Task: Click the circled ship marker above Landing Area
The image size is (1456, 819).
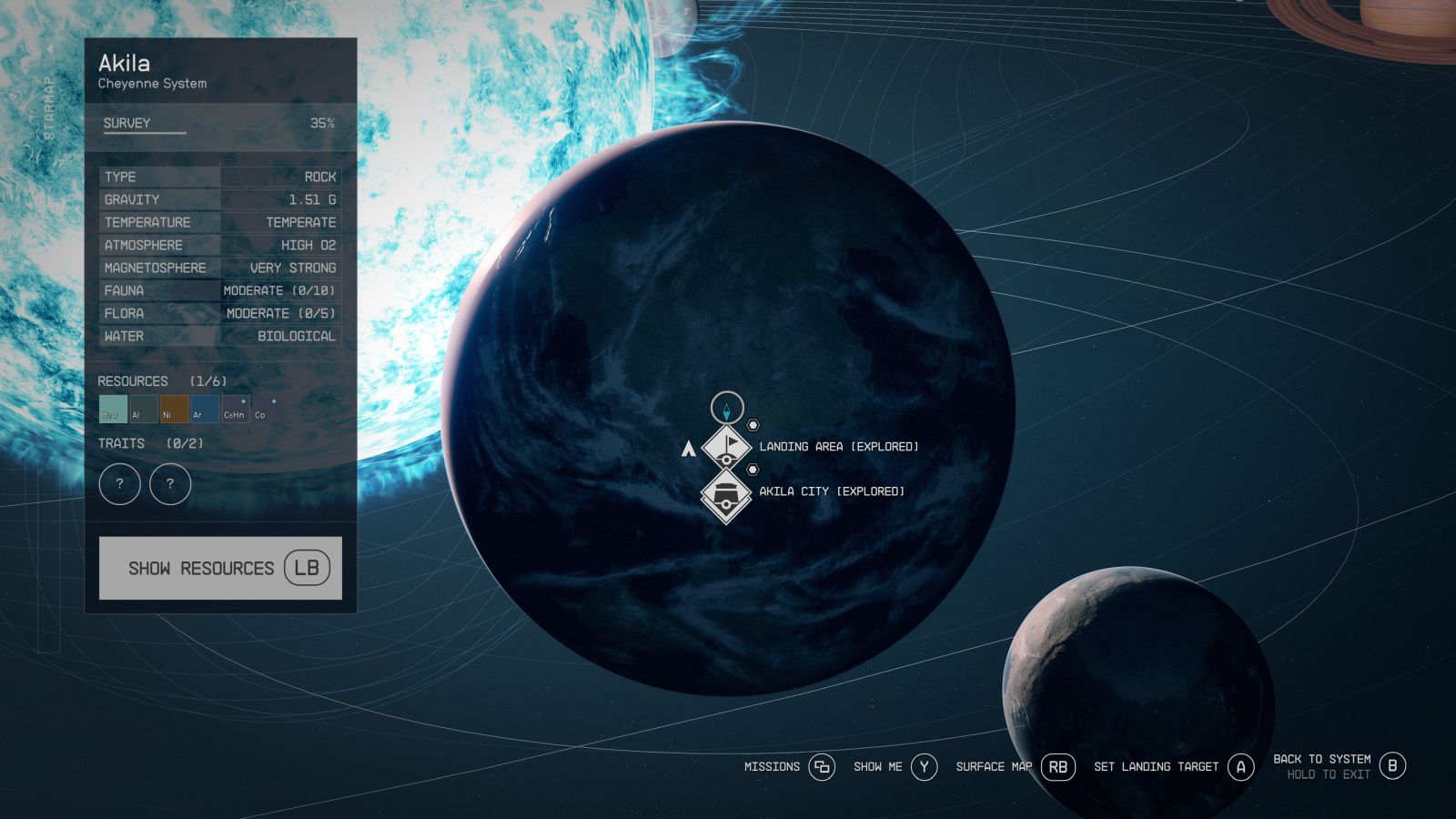Action: [x=727, y=408]
